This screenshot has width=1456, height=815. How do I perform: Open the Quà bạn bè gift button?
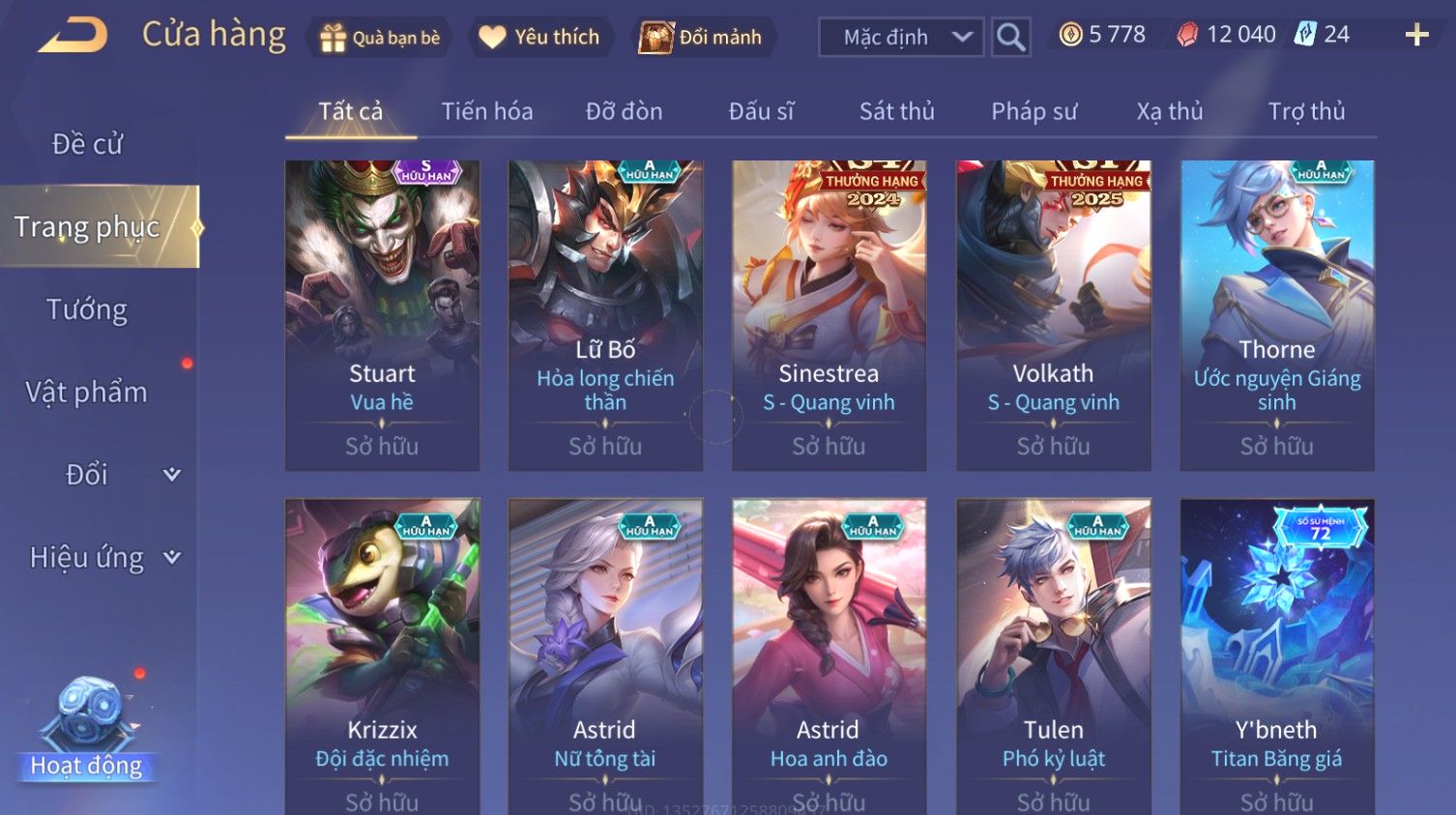click(379, 38)
